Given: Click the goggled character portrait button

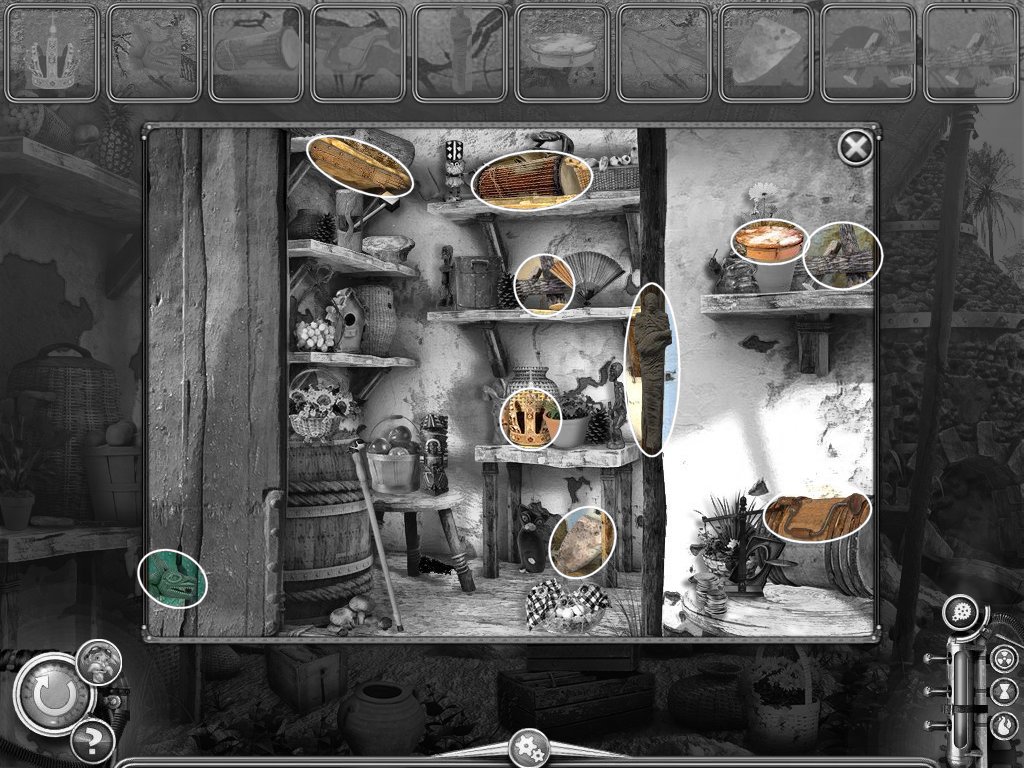Looking at the screenshot, I should click(99, 661).
